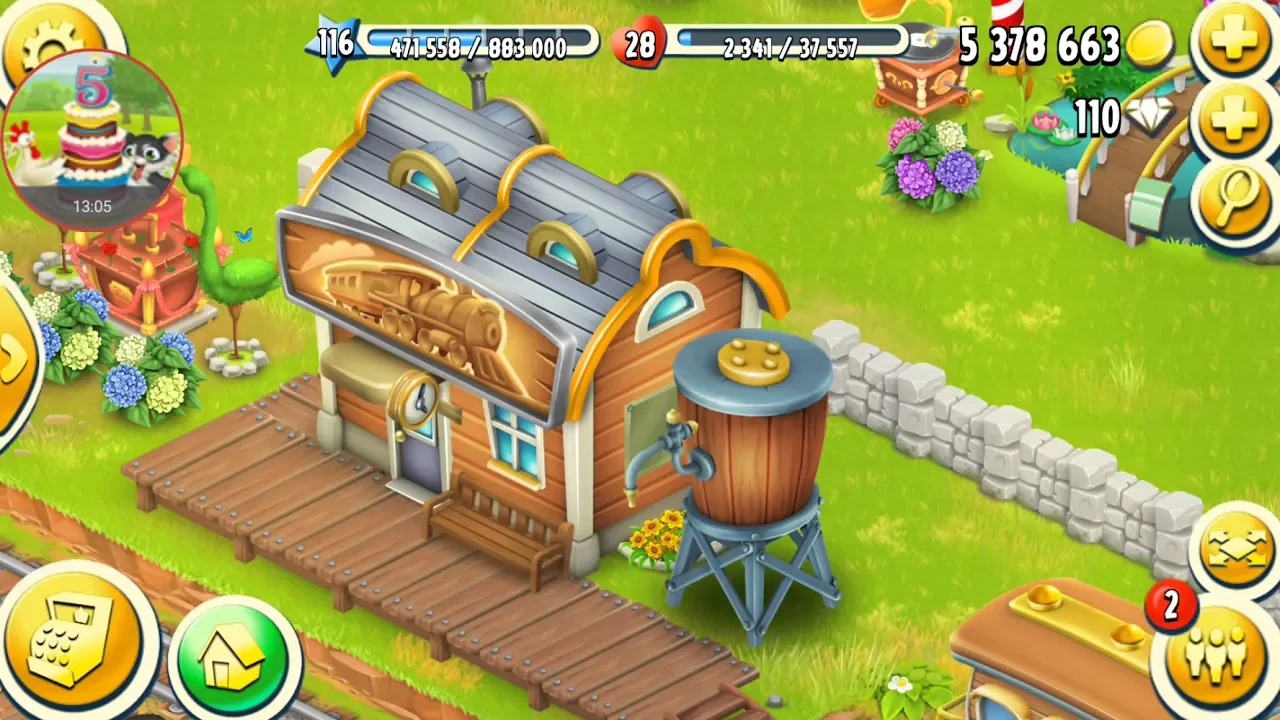1280x720 pixels.
Task: Tap the level 116 star
Action: 335,43
